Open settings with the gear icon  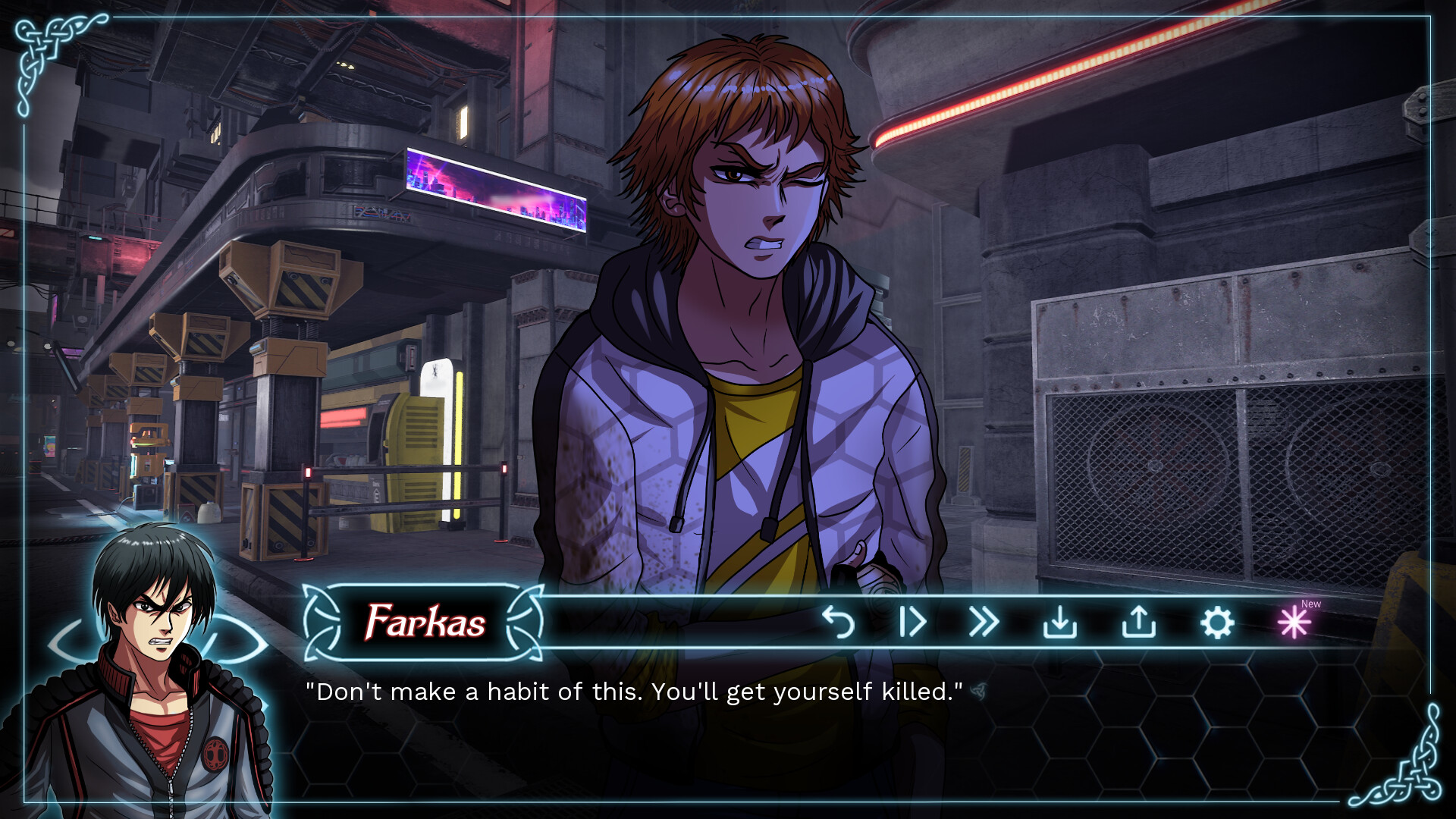1217,623
